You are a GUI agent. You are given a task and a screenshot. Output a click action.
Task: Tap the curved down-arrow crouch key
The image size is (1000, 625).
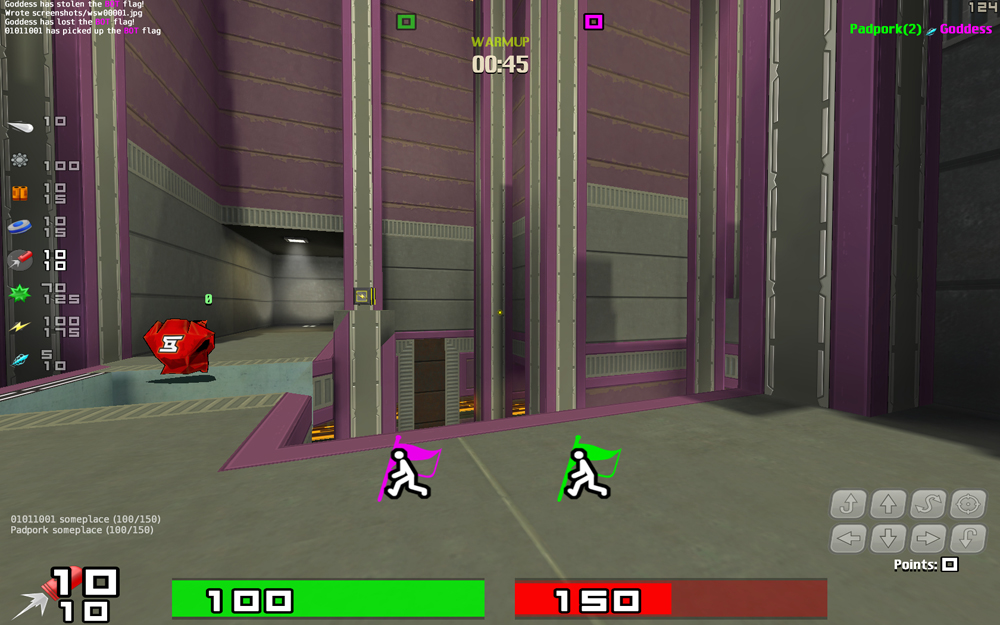(968, 540)
